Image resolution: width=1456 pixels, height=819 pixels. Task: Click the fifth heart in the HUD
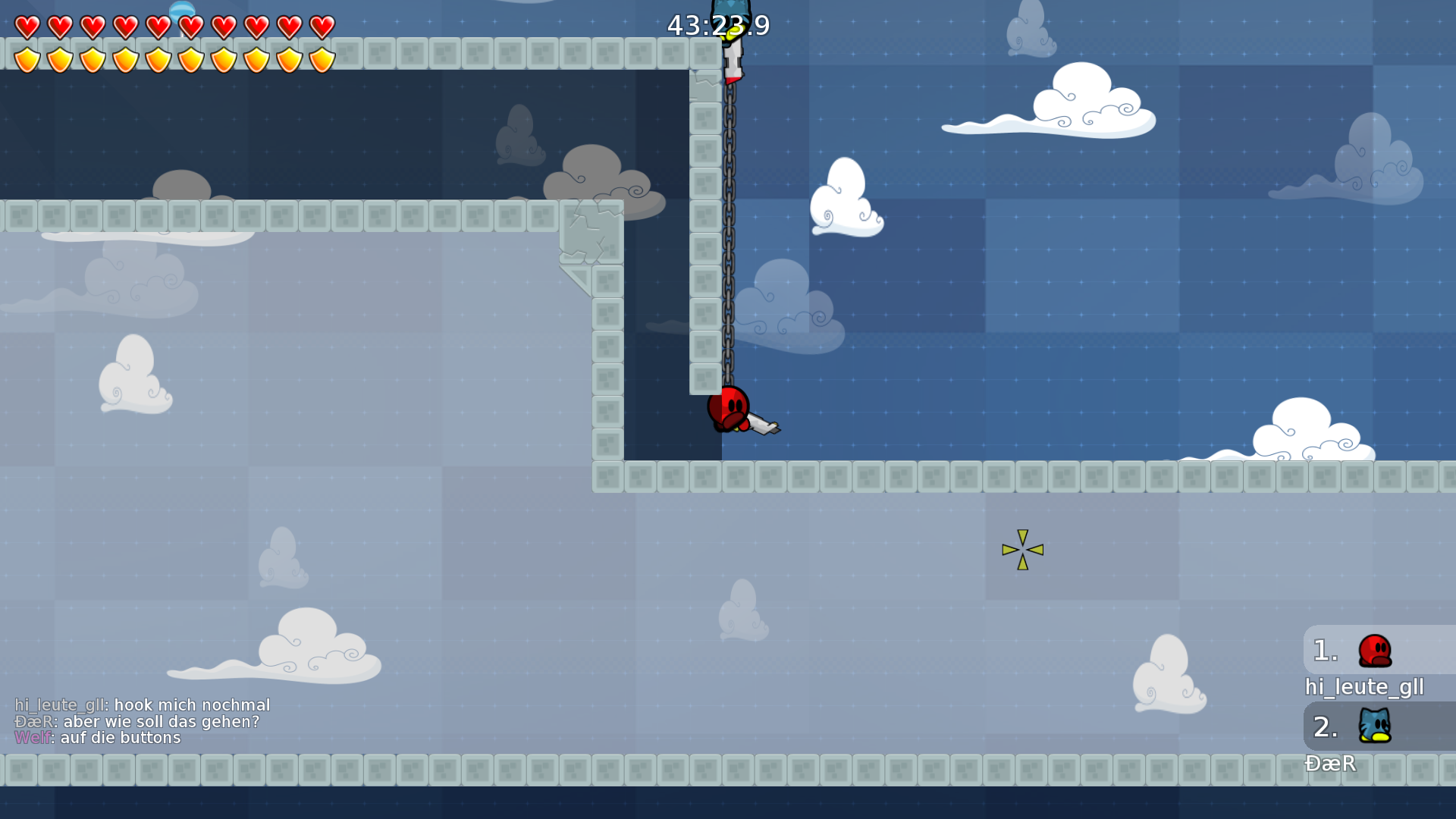[158, 25]
